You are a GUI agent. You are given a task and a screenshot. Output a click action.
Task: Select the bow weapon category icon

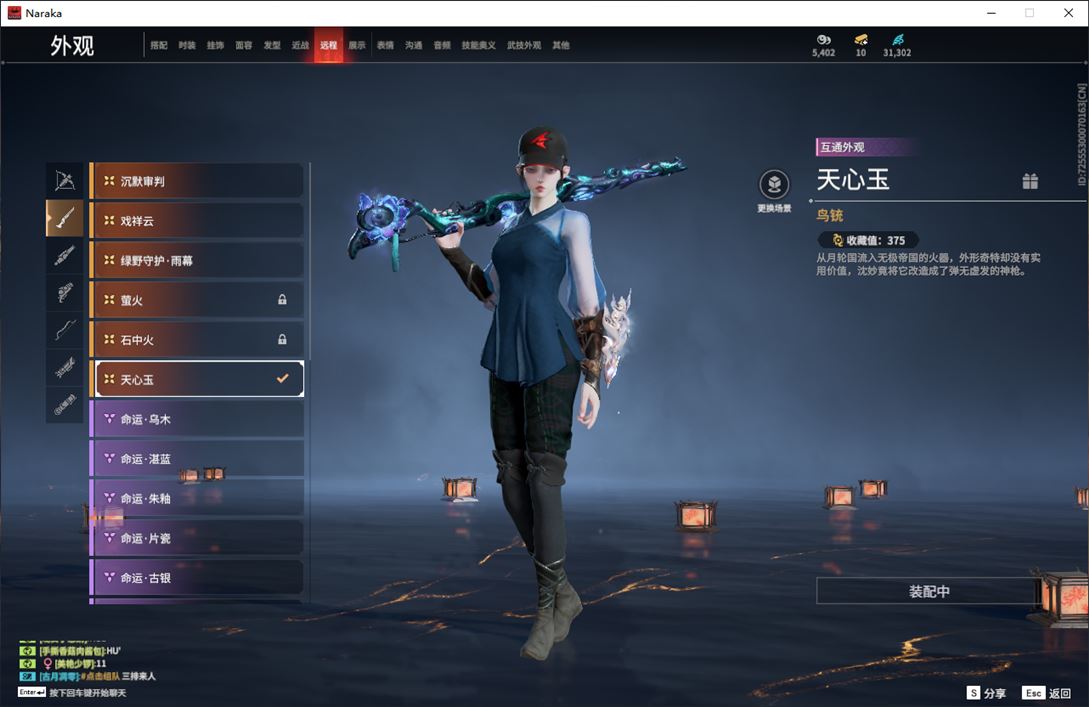tap(65, 180)
